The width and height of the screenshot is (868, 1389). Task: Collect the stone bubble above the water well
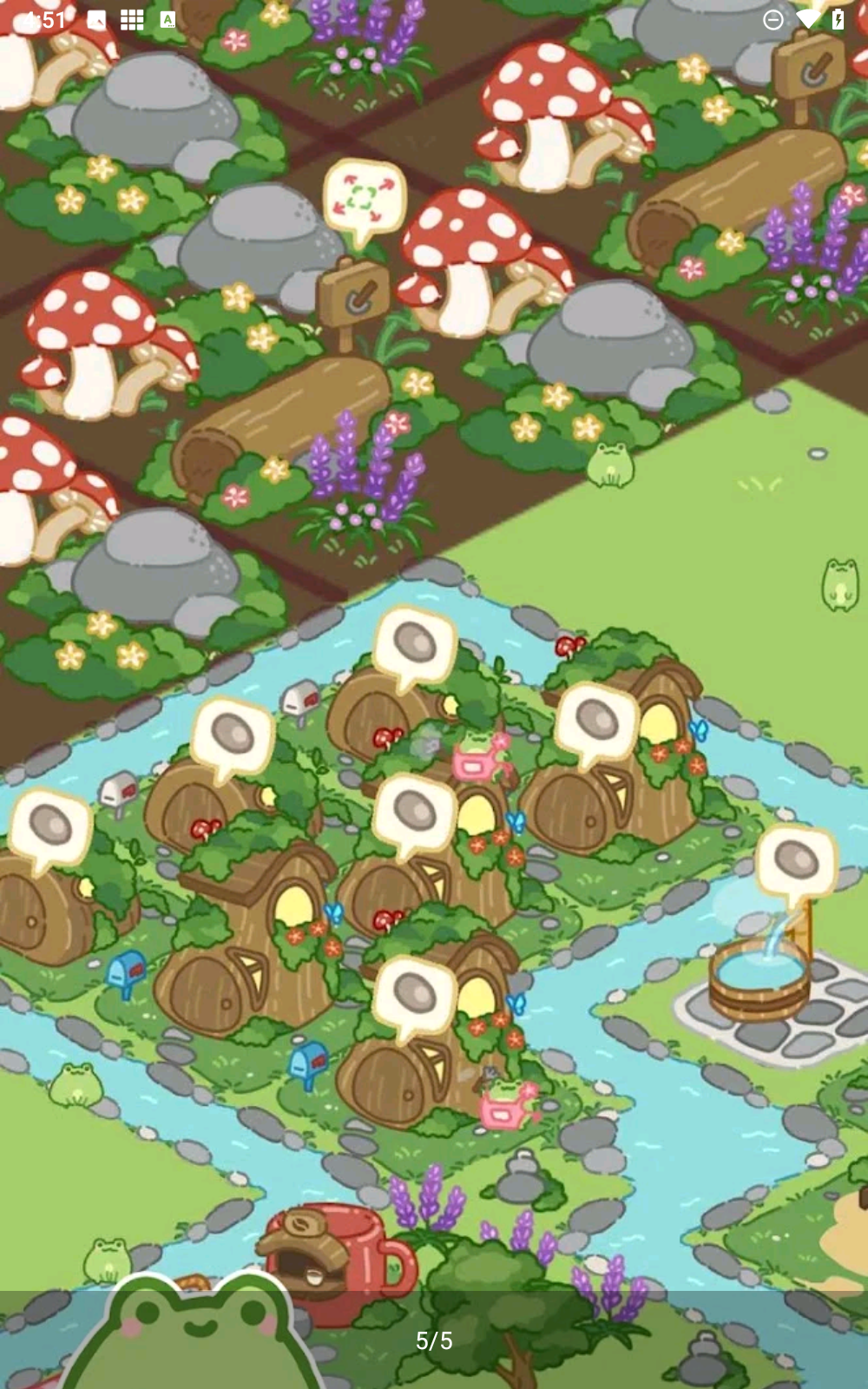795,861
